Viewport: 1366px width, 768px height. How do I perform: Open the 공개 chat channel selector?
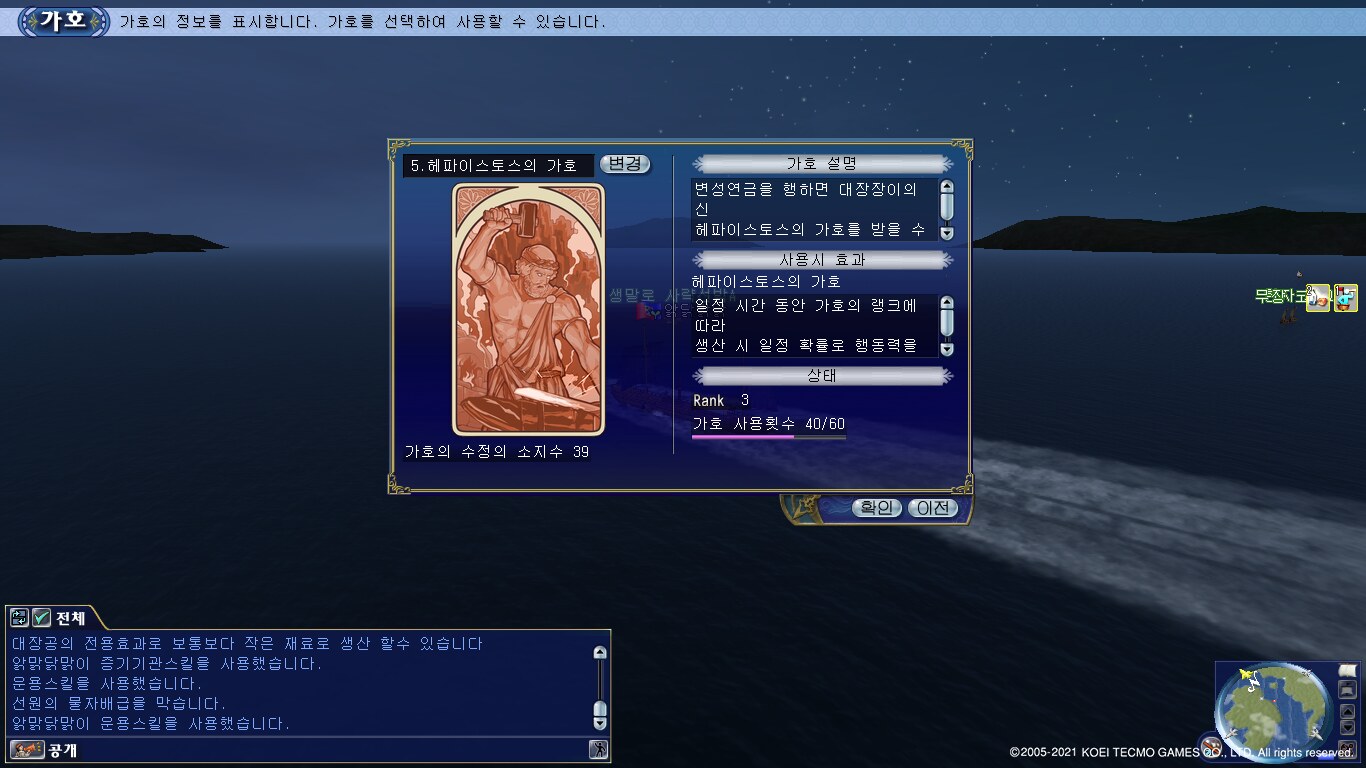[62, 749]
